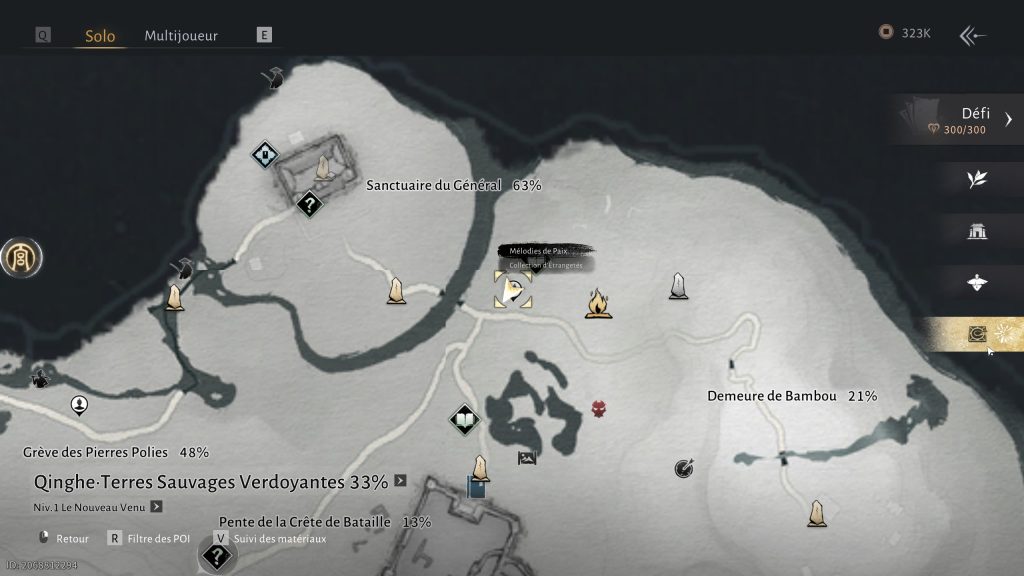1024x576 pixels.
Task: Open the question mark marker near the sanctuary
Action: point(310,205)
